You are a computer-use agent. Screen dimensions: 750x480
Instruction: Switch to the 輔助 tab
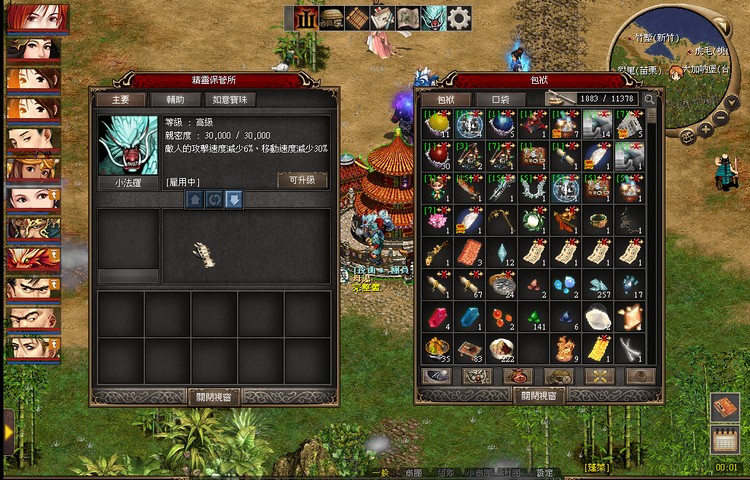click(x=176, y=99)
